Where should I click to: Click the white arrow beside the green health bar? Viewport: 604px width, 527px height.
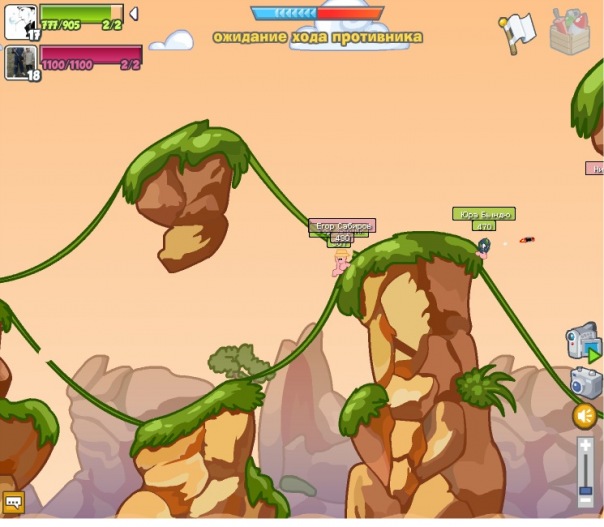click(134, 14)
